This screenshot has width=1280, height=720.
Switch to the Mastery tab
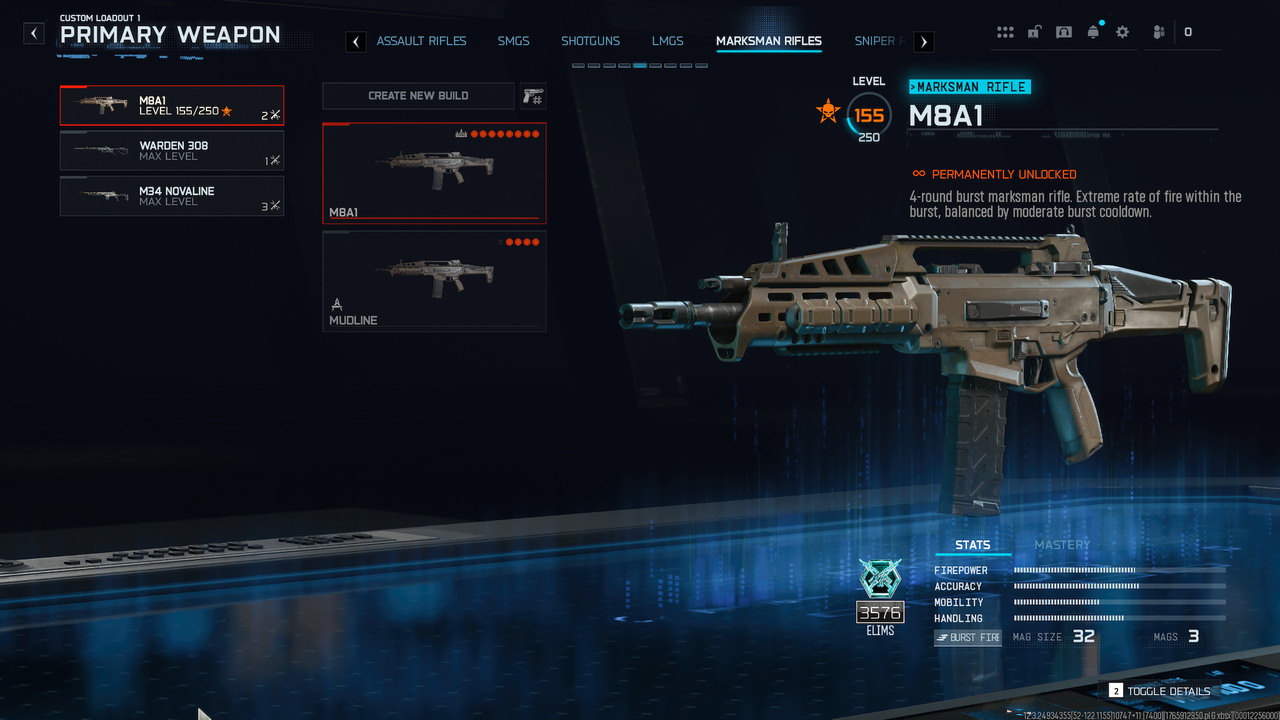point(1061,545)
